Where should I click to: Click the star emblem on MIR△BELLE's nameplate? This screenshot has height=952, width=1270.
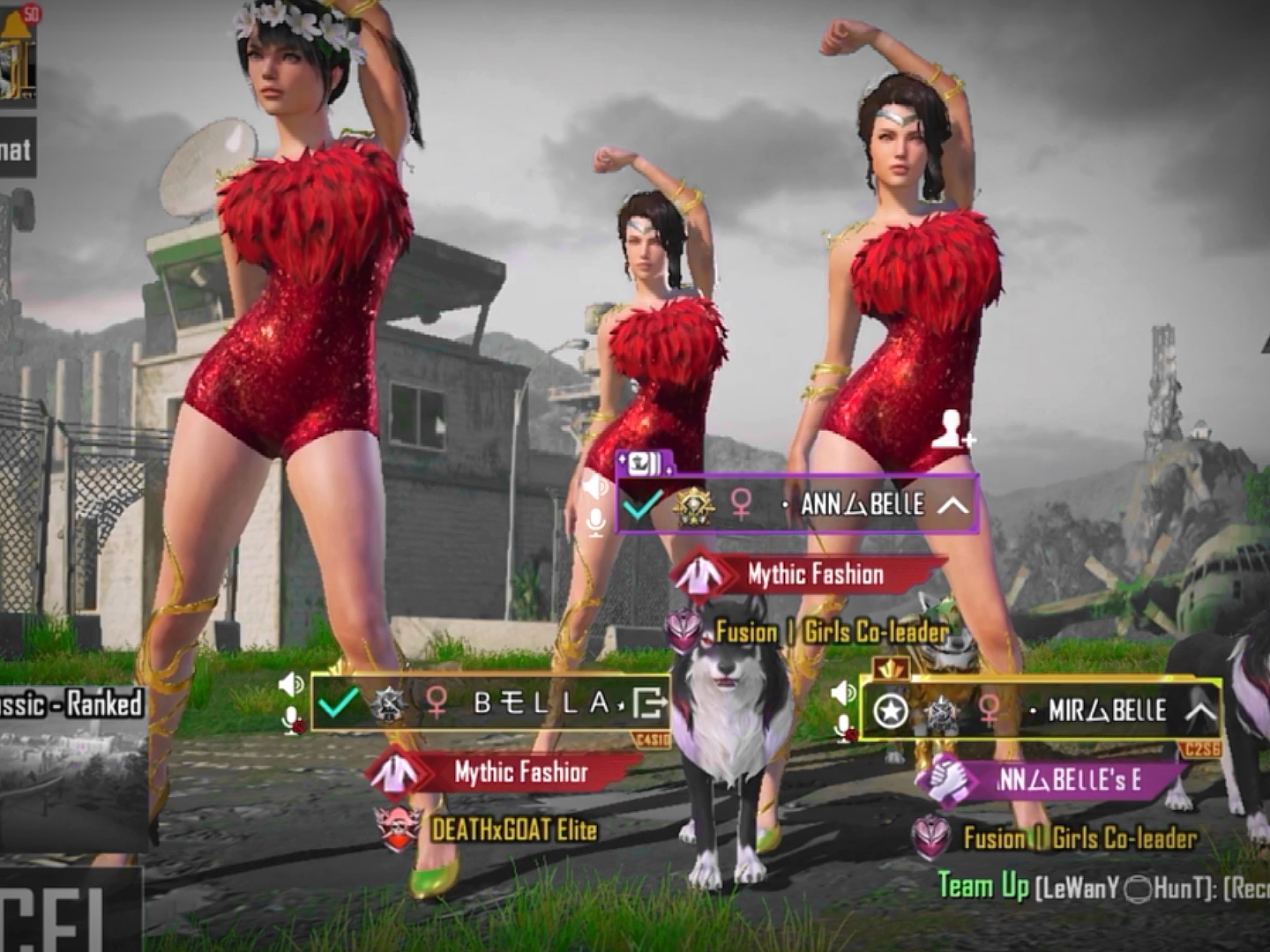[x=893, y=712]
